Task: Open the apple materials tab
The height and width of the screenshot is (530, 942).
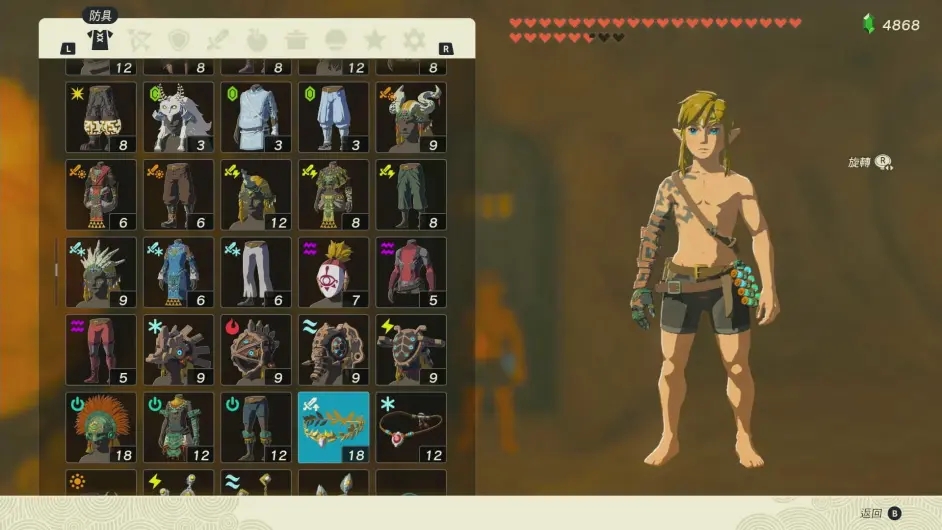Action: tap(256, 41)
